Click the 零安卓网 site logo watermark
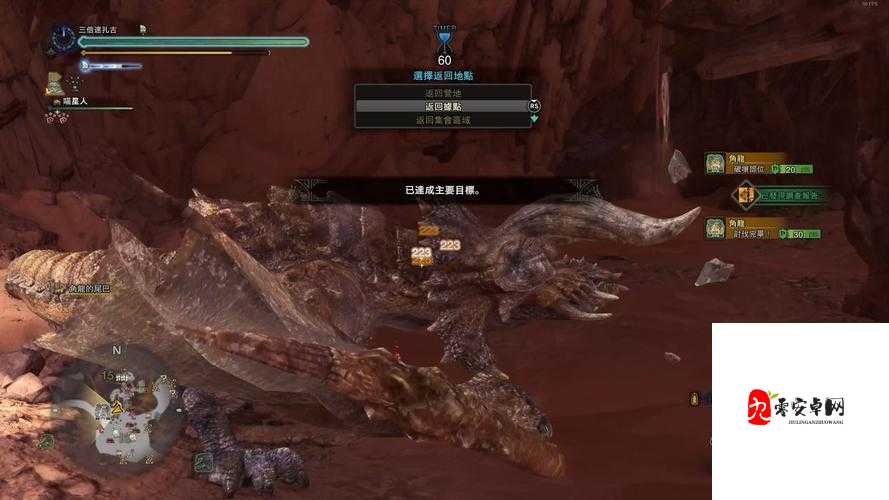Image resolution: width=889 pixels, height=500 pixels. click(797, 408)
